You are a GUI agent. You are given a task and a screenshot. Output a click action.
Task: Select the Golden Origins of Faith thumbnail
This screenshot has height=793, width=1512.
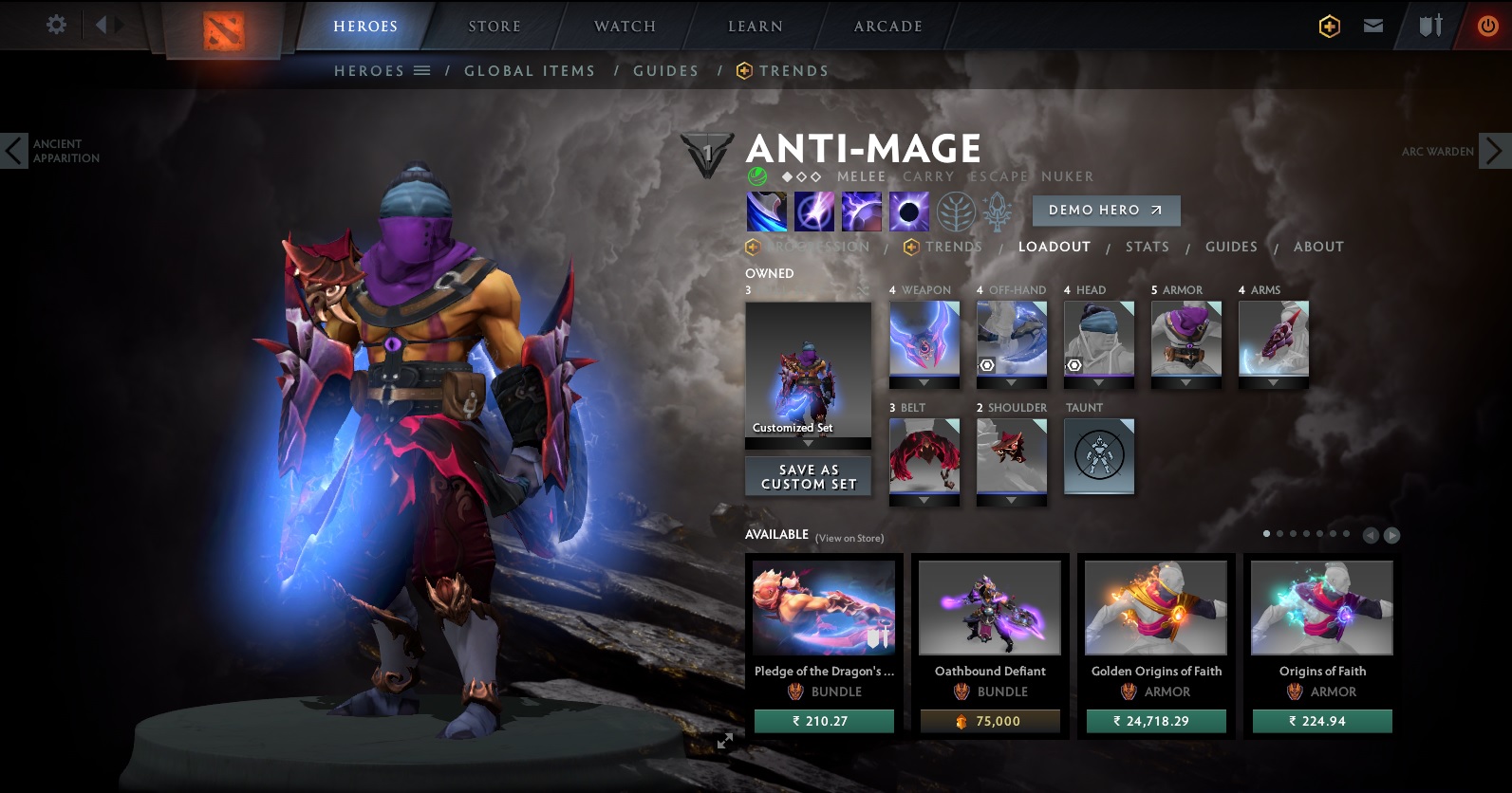tap(1155, 607)
